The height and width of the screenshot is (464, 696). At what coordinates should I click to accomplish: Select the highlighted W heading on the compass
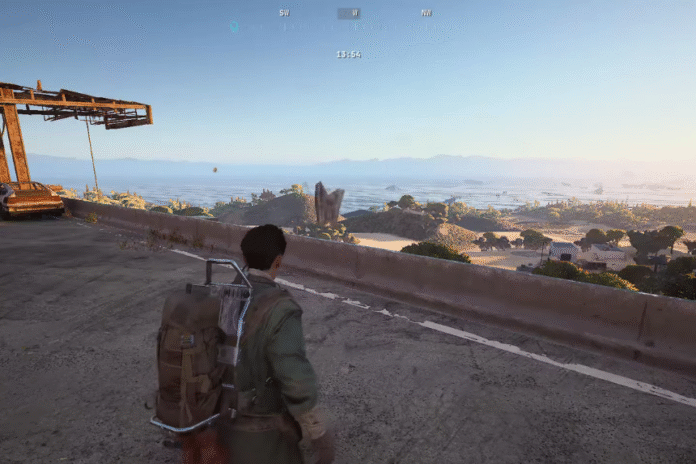348,13
